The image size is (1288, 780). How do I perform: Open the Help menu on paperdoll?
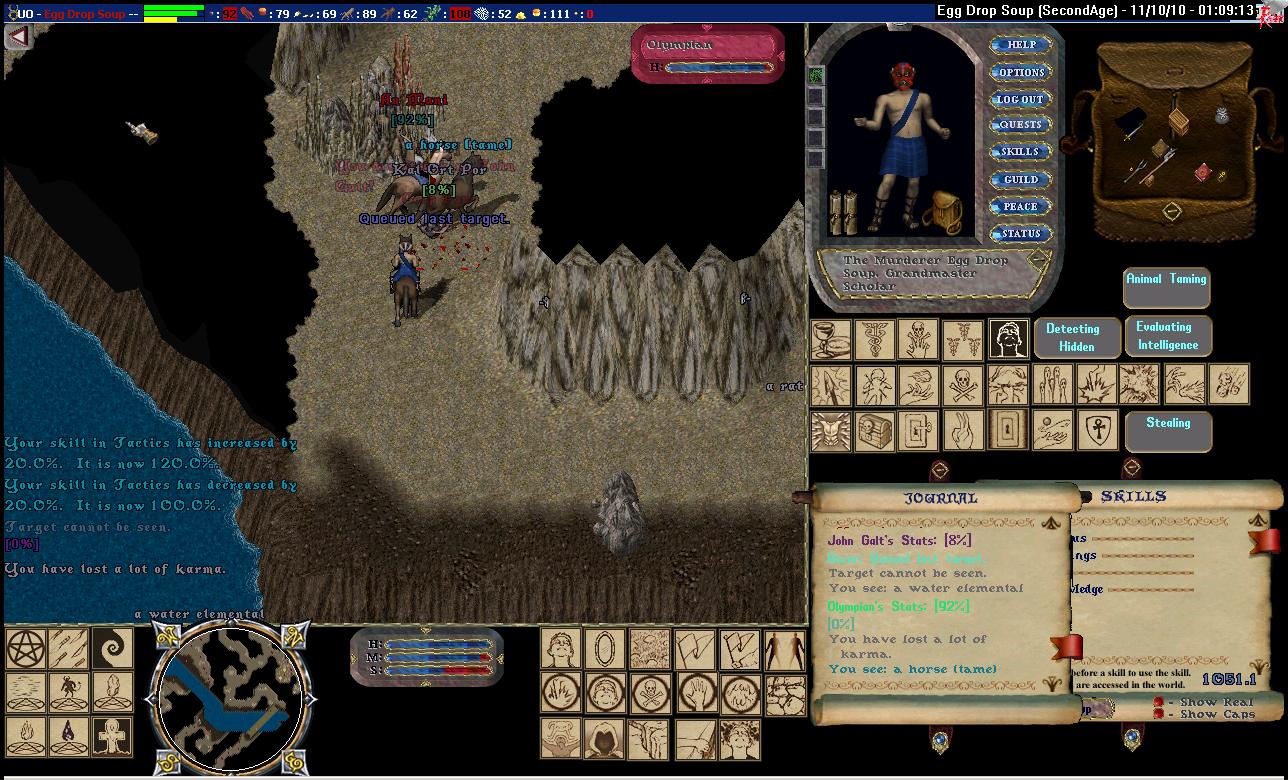(1020, 45)
